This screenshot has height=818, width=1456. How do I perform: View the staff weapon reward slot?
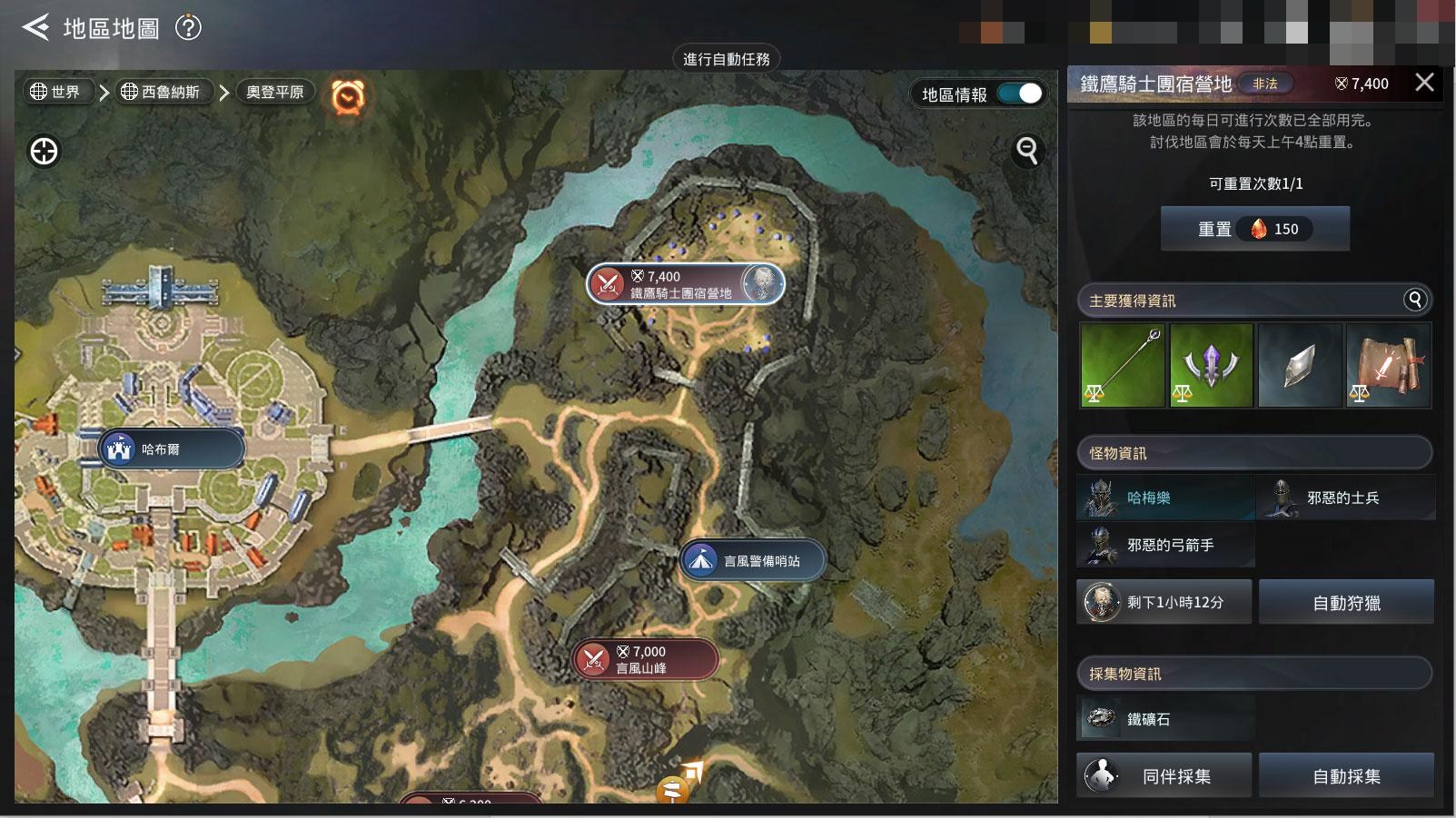click(1122, 365)
